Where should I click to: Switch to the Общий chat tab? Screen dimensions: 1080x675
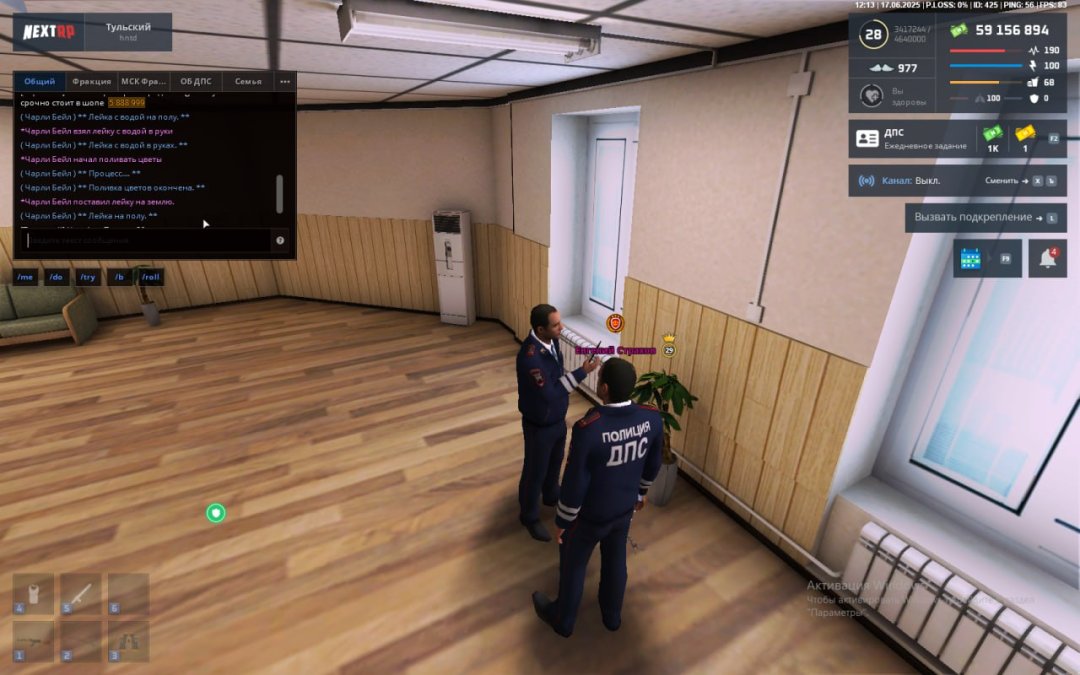tap(40, 81)
